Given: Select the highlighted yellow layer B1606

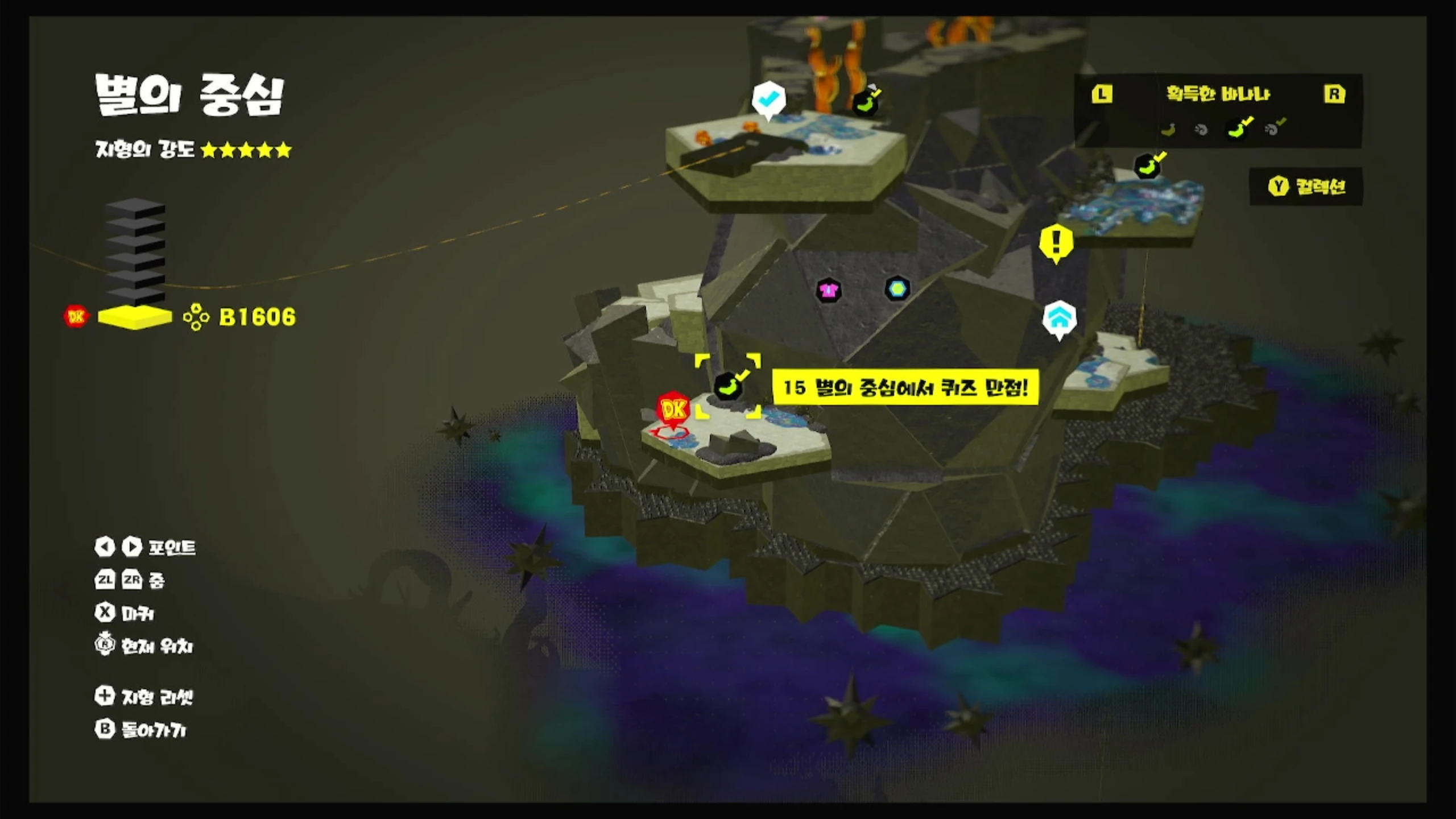Looking at the screenshot, I should pyautogui.click(x=135, y=317).
